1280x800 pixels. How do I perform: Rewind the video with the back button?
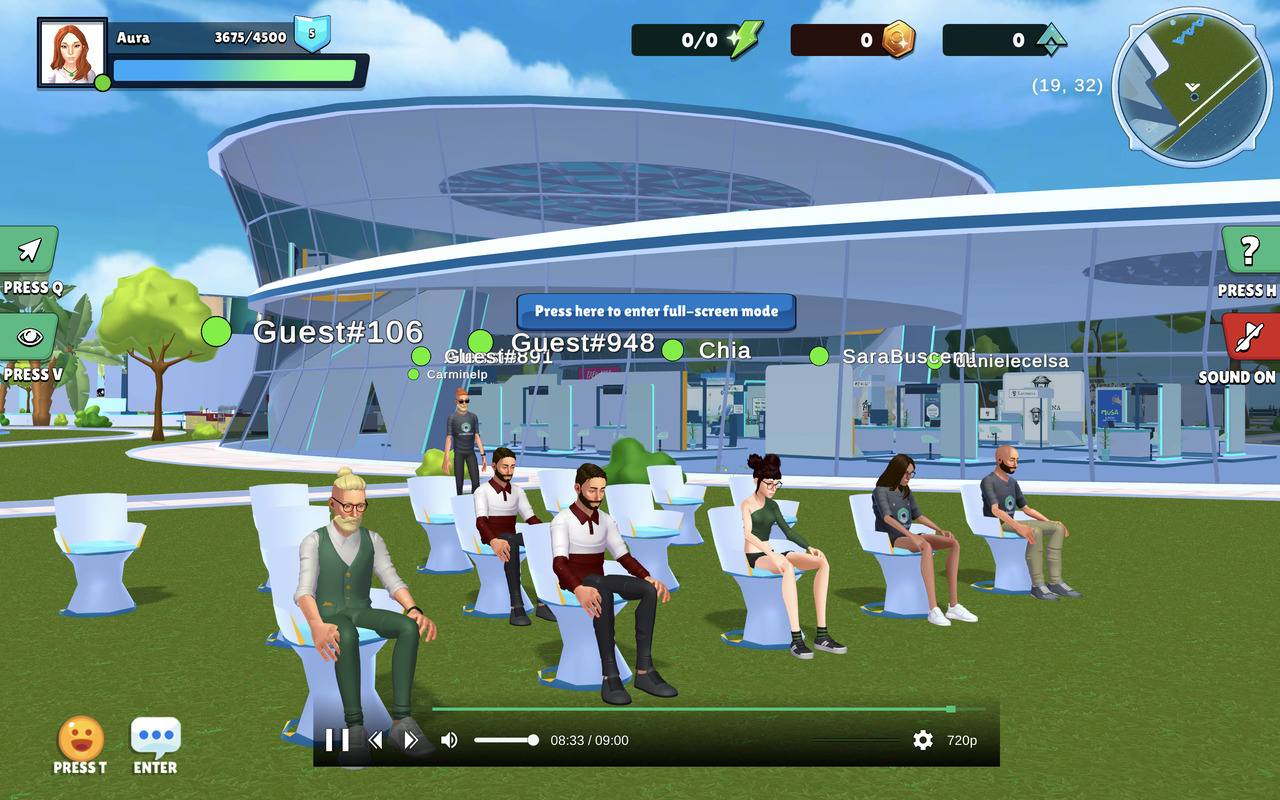pyautogui.click(x=376, y=740)
